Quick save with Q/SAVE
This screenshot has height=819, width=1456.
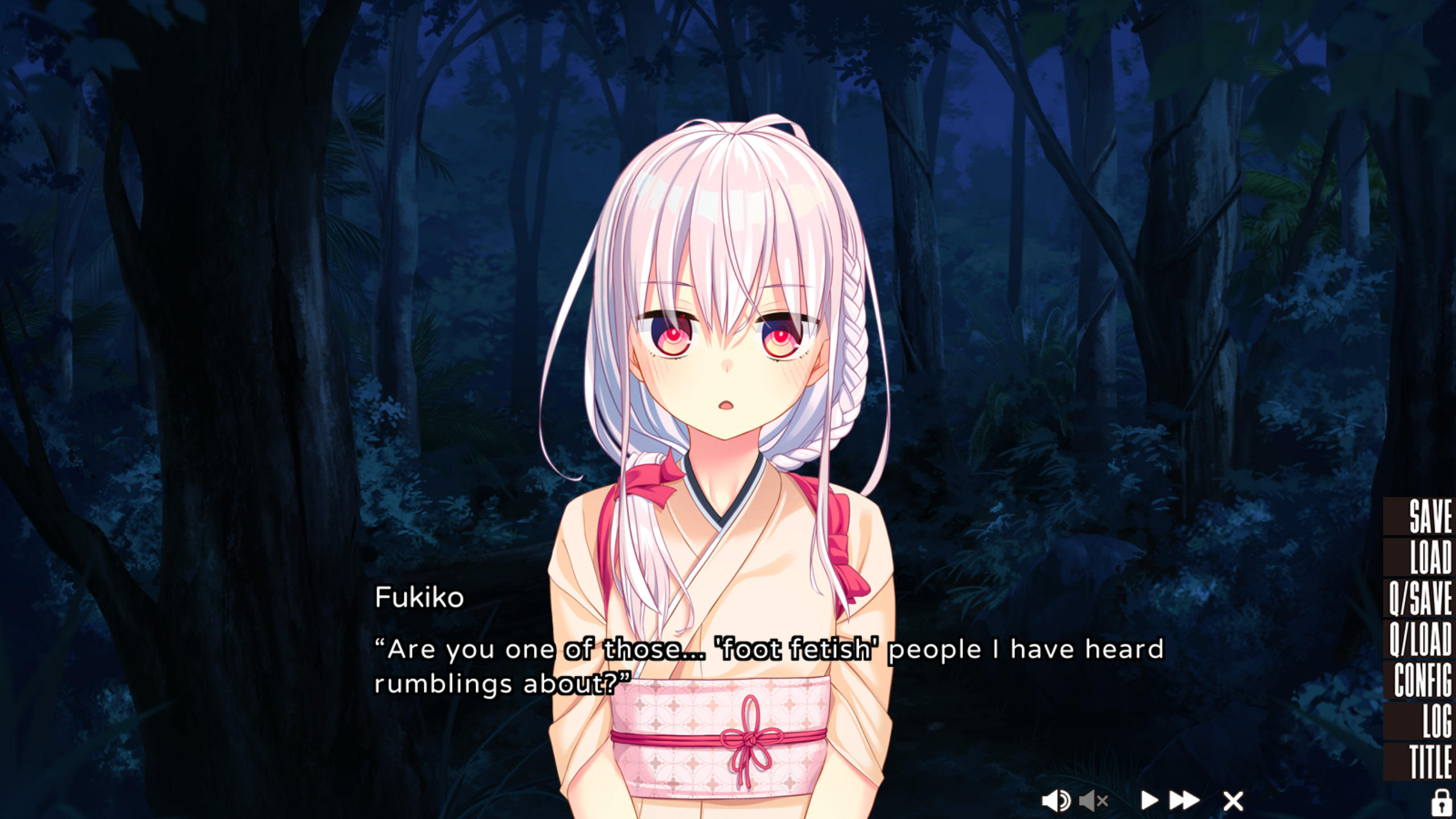(x=1420, y=598)
